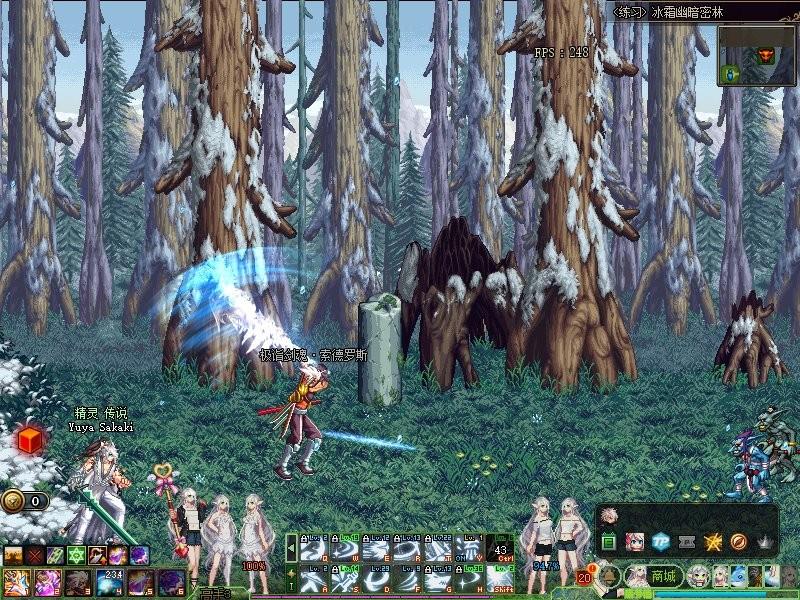The height and width of the screenshot is (600, 800).
Task: Use the consumable in quick slot 4
Action: coord(108,581)
